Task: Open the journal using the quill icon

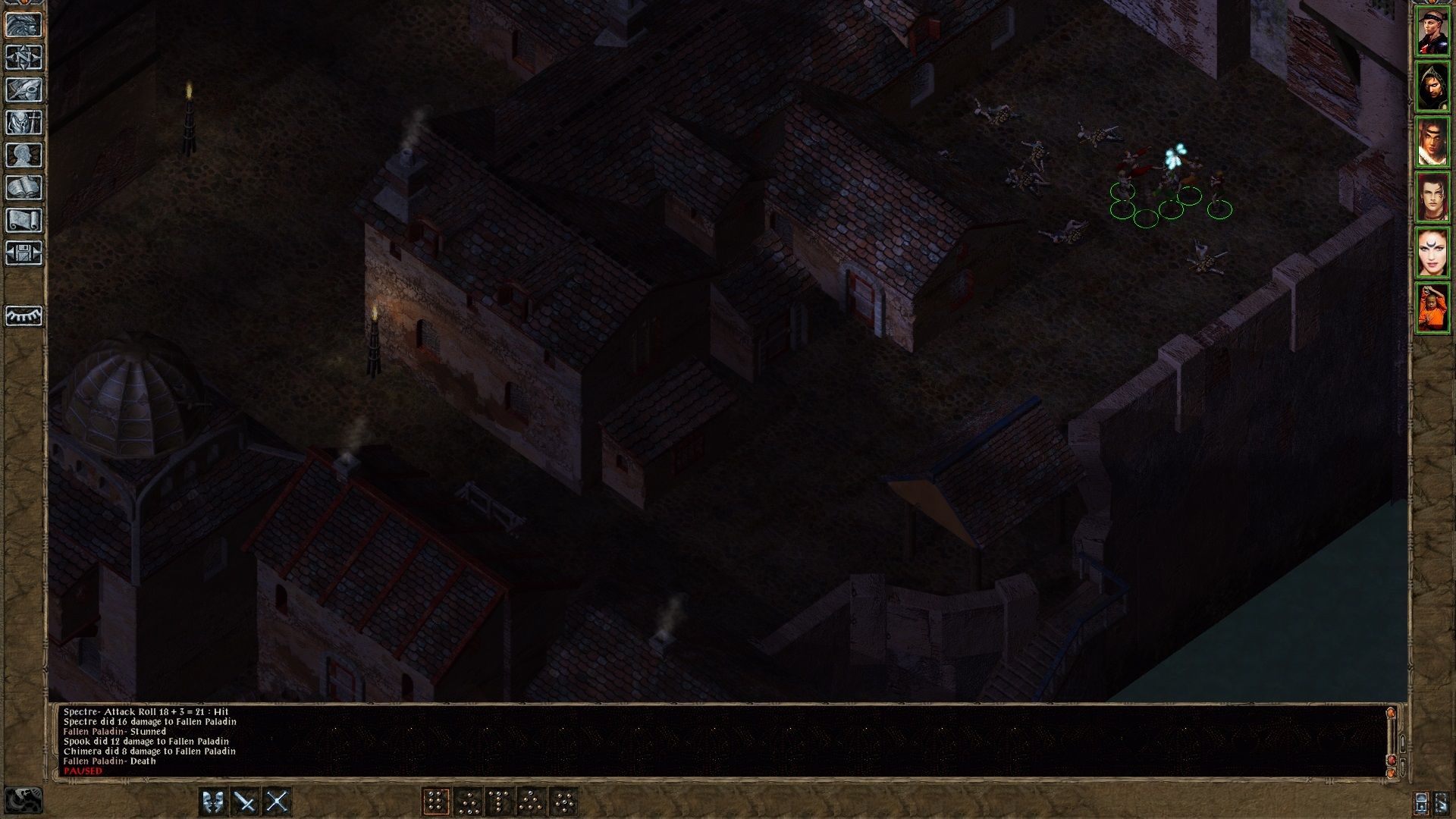Action: click(25, 89)
